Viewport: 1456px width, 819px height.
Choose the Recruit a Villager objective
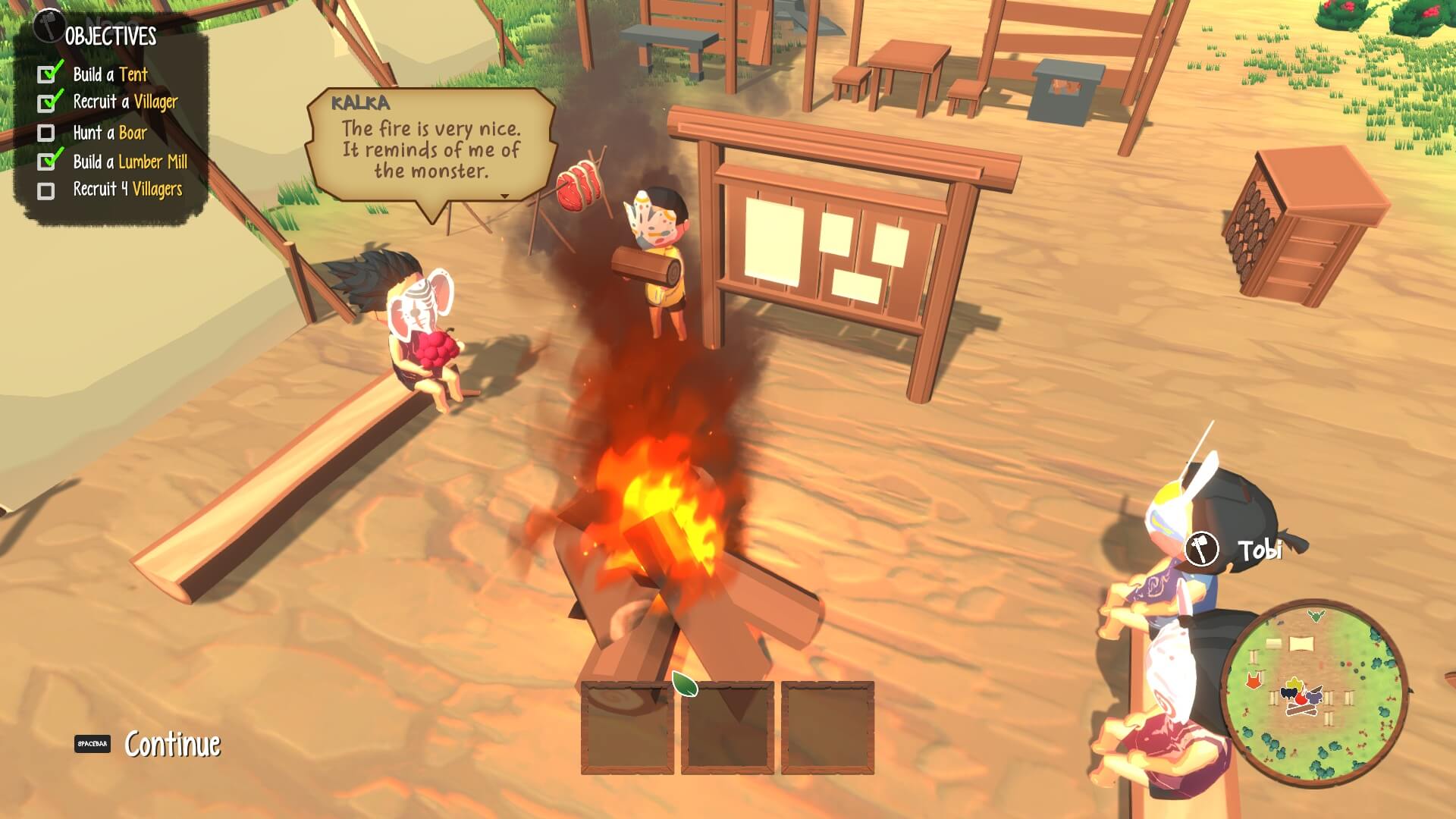125,102
